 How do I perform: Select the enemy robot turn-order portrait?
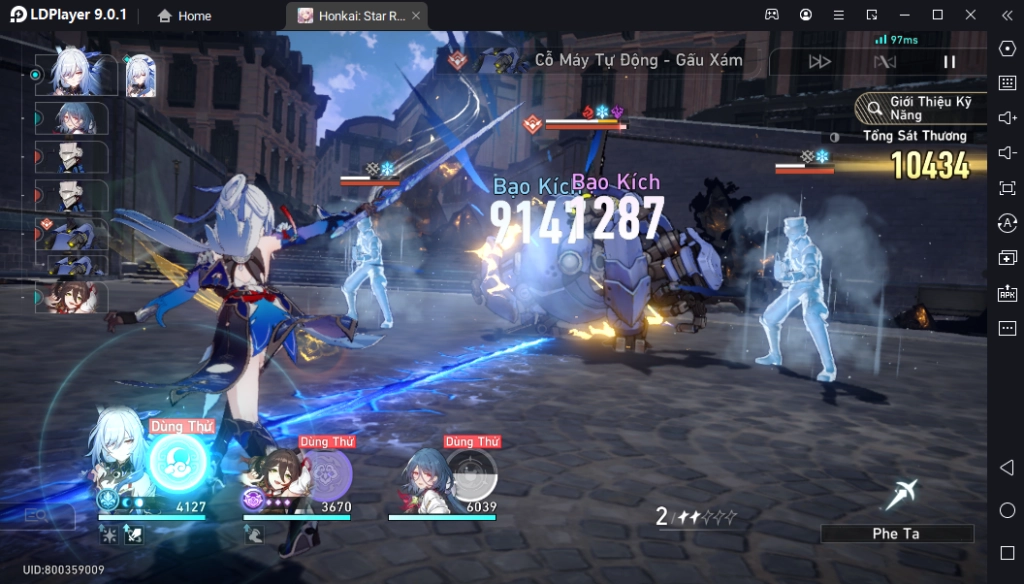(71, 234)
